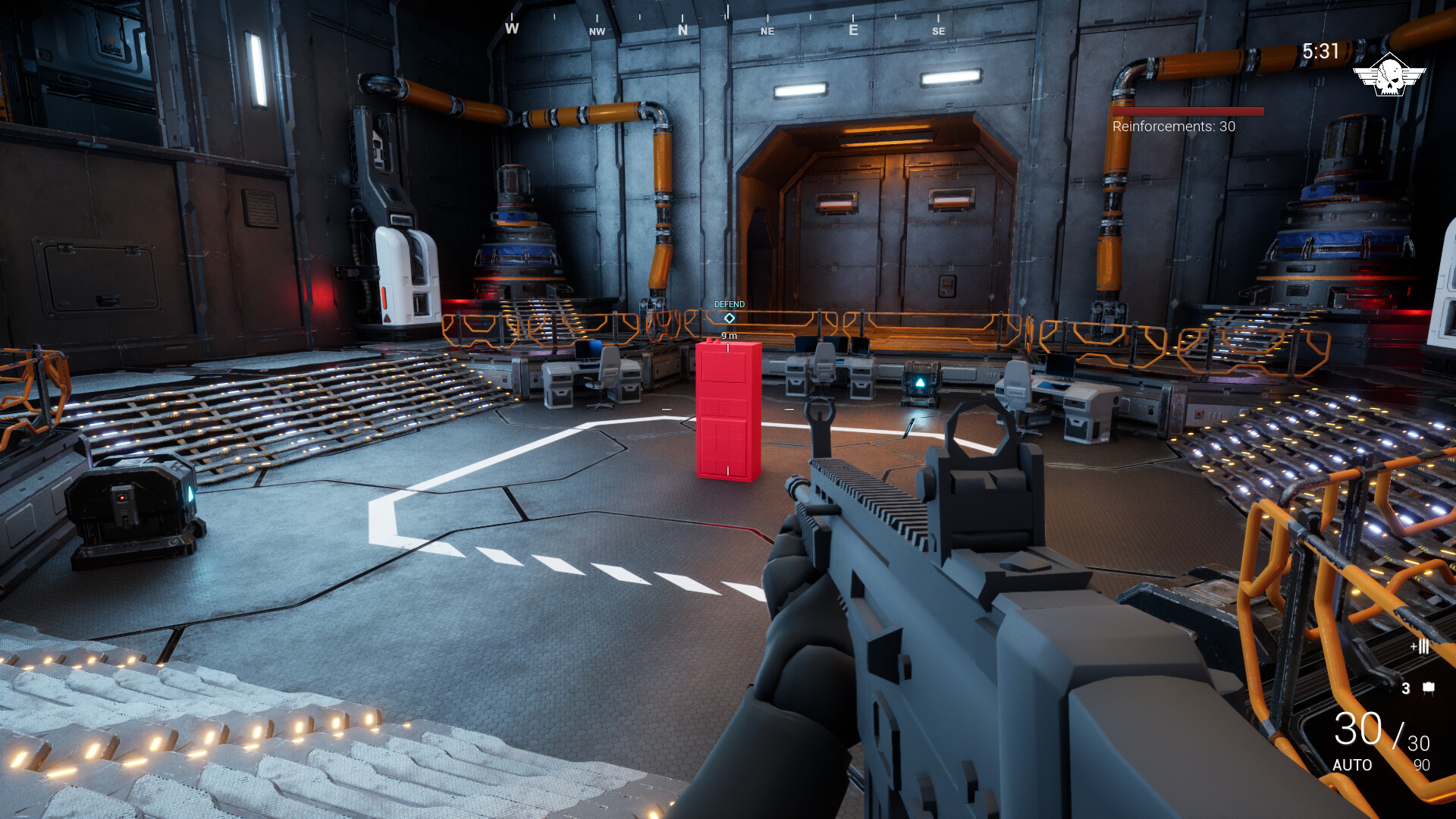Click the red objective pillar
This screenshot has height=819, width=1456.
[726, 409]
